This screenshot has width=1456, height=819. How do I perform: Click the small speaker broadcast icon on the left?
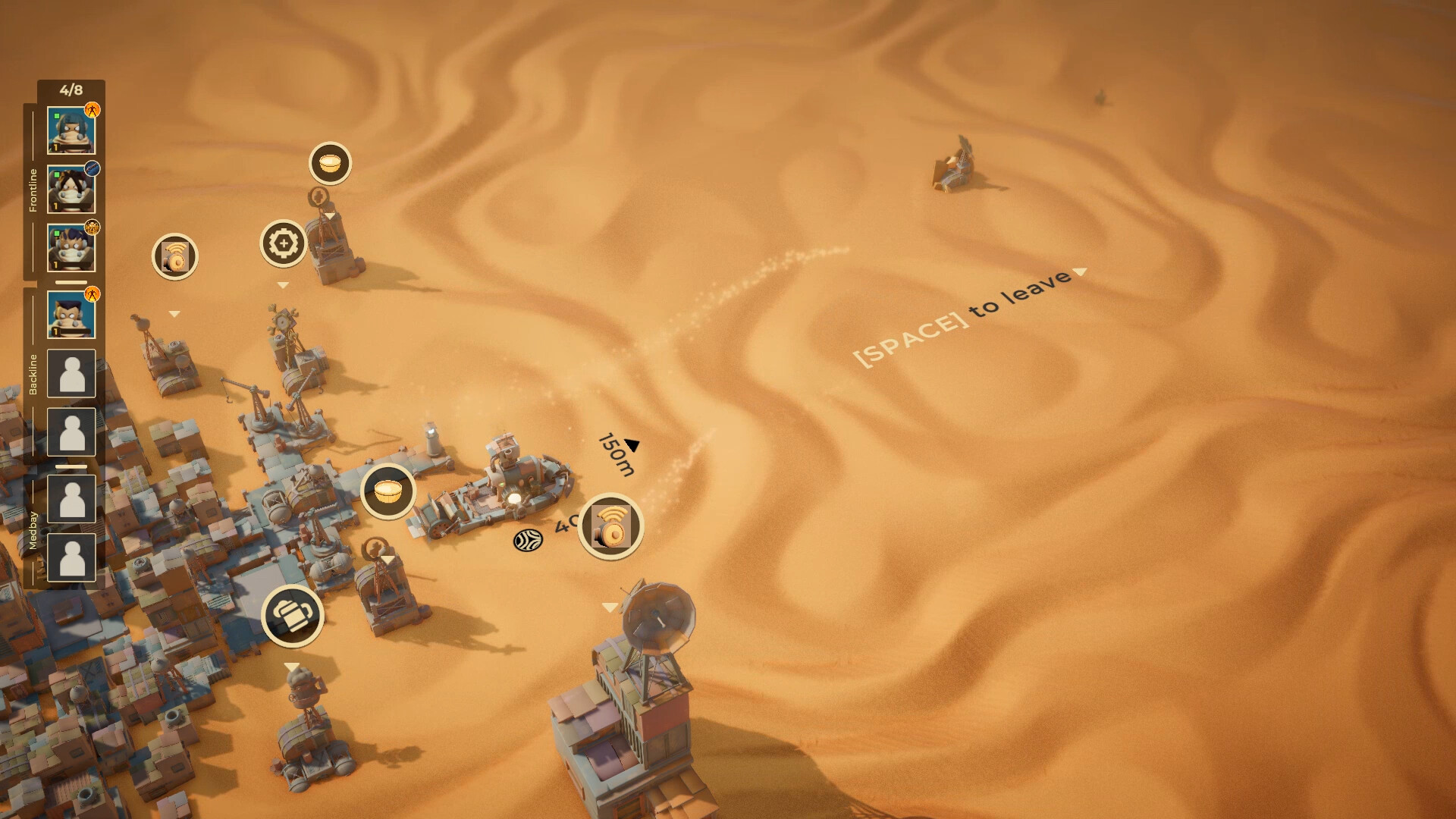point(174,259)
